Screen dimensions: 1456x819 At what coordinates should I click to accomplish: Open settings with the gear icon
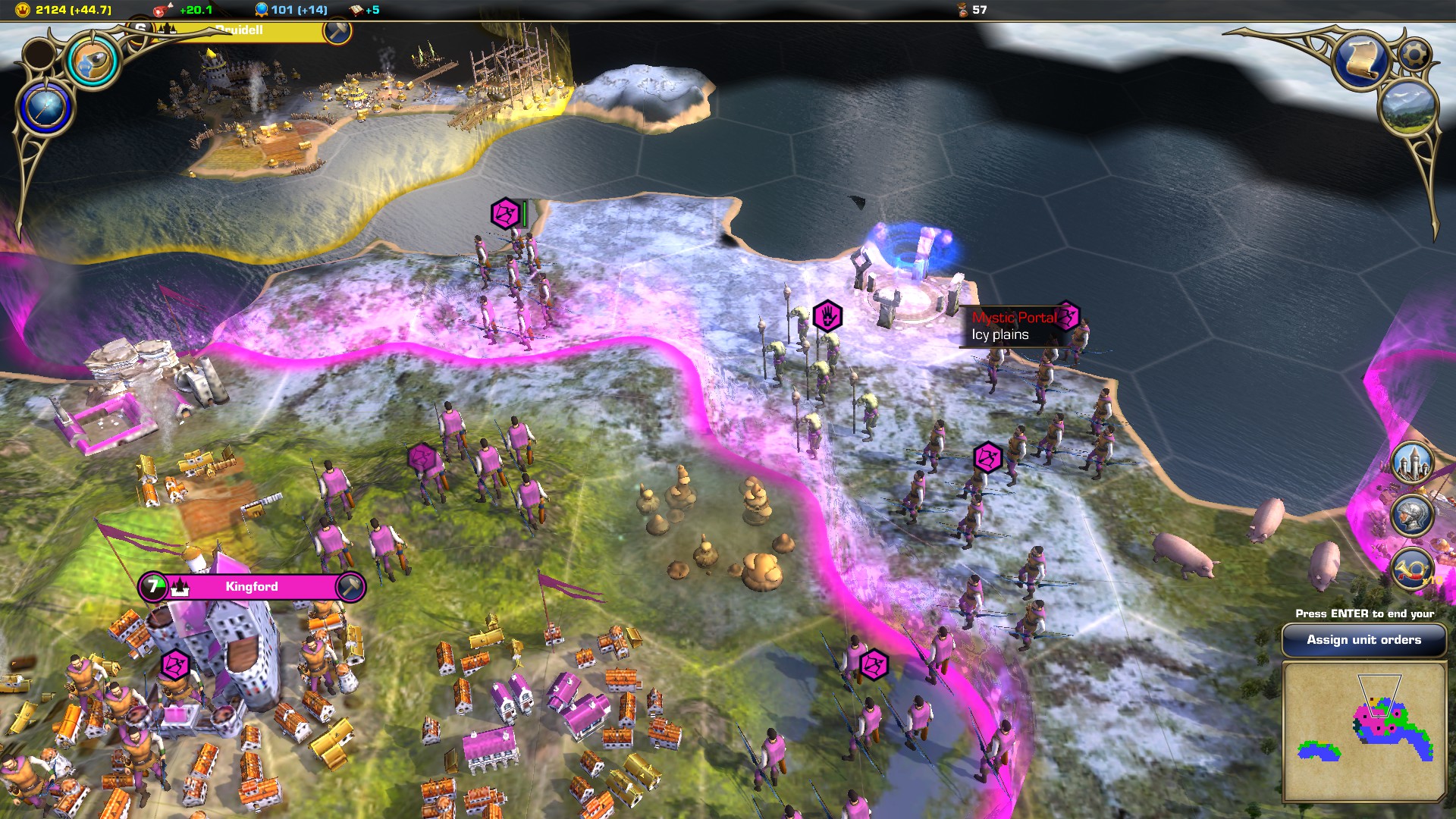click(1414, 55)
